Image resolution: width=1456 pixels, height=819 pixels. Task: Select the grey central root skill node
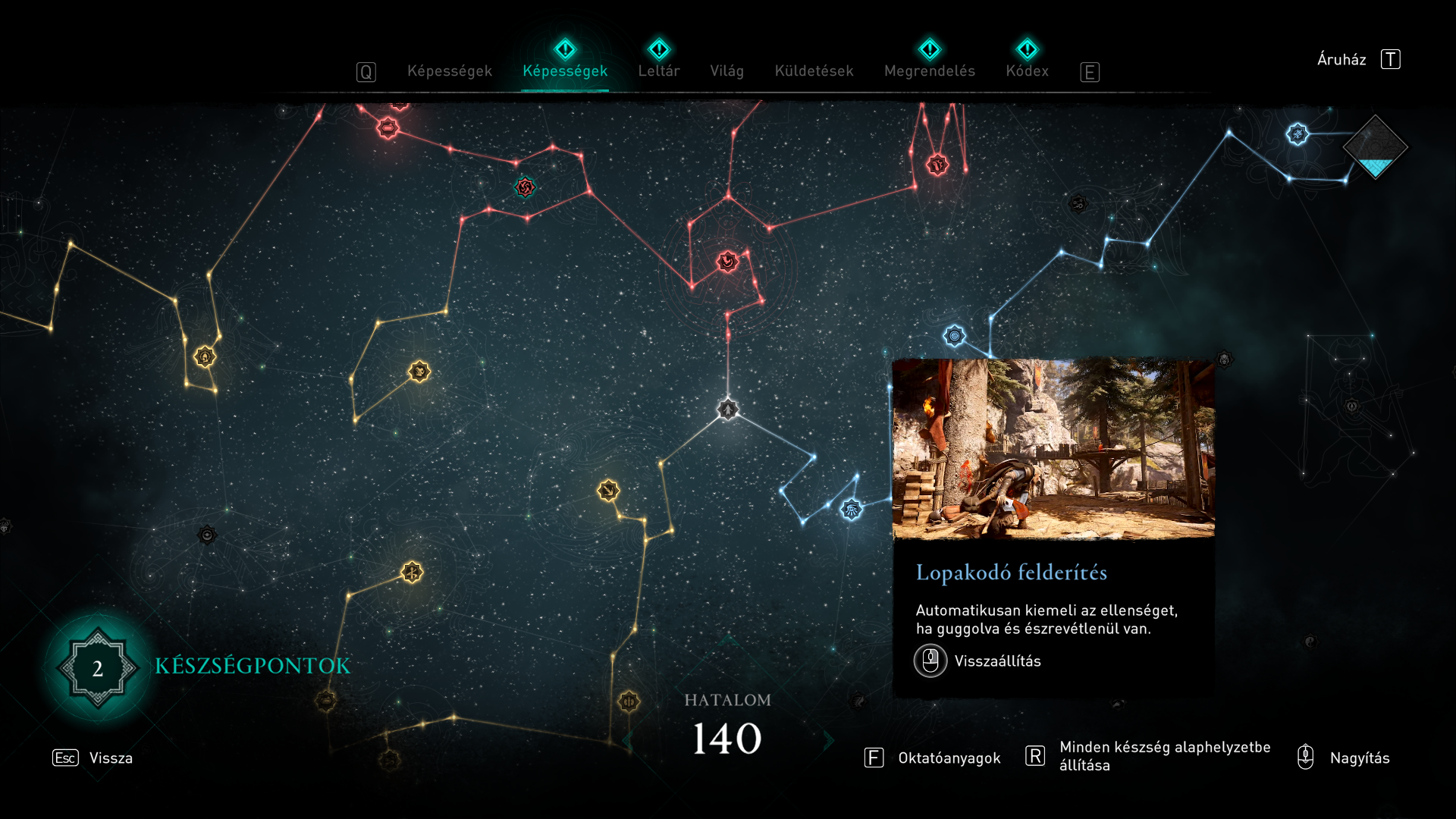(728, 409)
